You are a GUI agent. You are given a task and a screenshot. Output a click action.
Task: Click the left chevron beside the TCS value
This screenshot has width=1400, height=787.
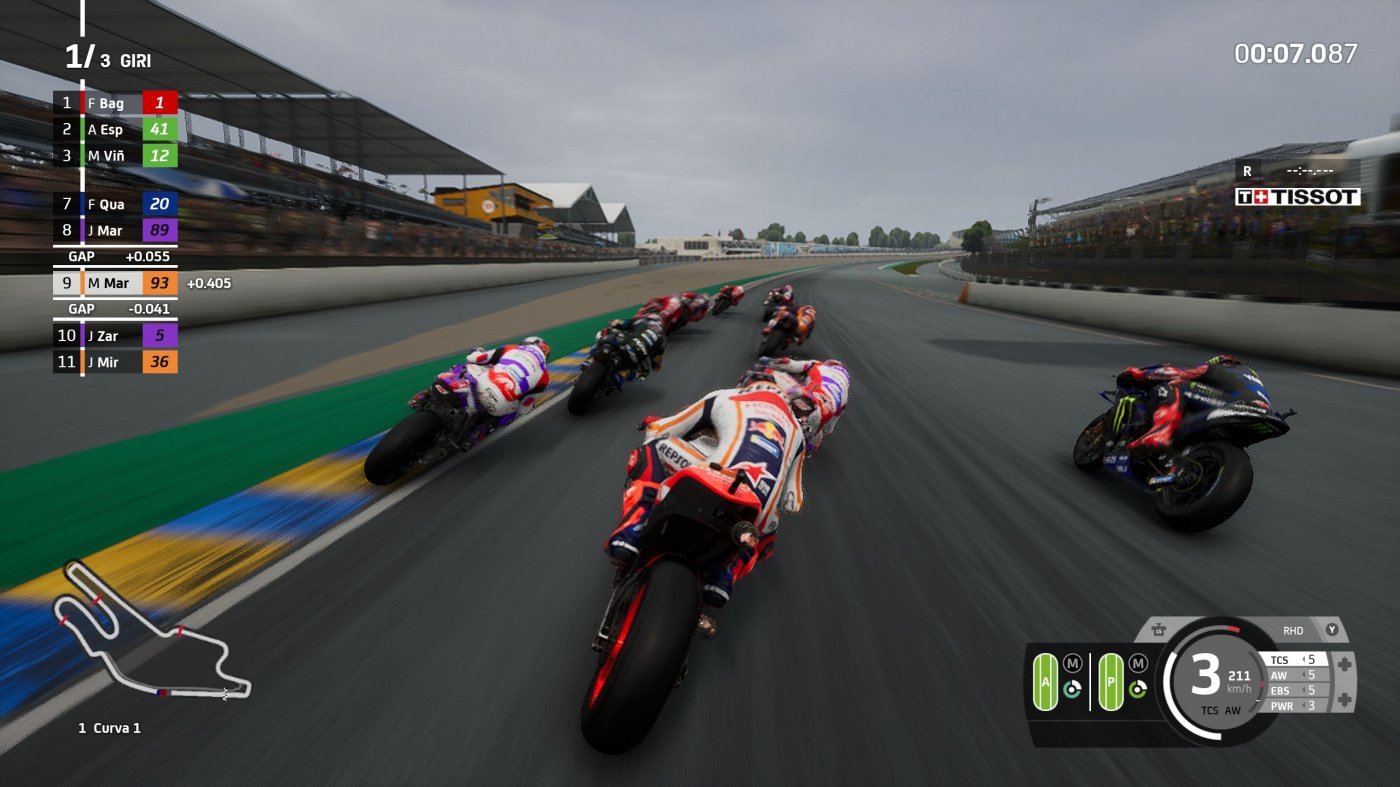tap(1304, 659)
